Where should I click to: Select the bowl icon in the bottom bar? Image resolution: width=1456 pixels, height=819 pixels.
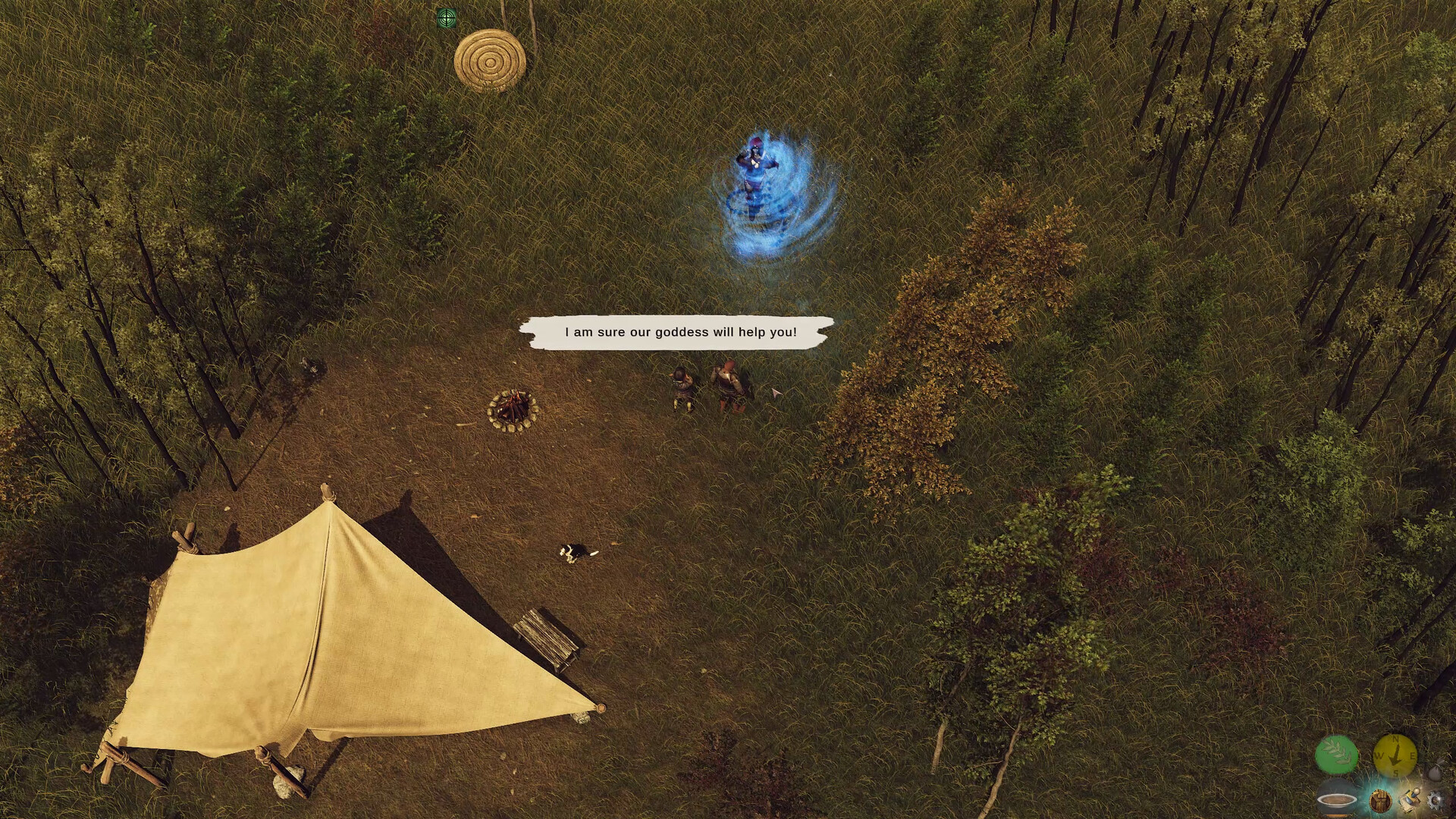click(1337, 802)
